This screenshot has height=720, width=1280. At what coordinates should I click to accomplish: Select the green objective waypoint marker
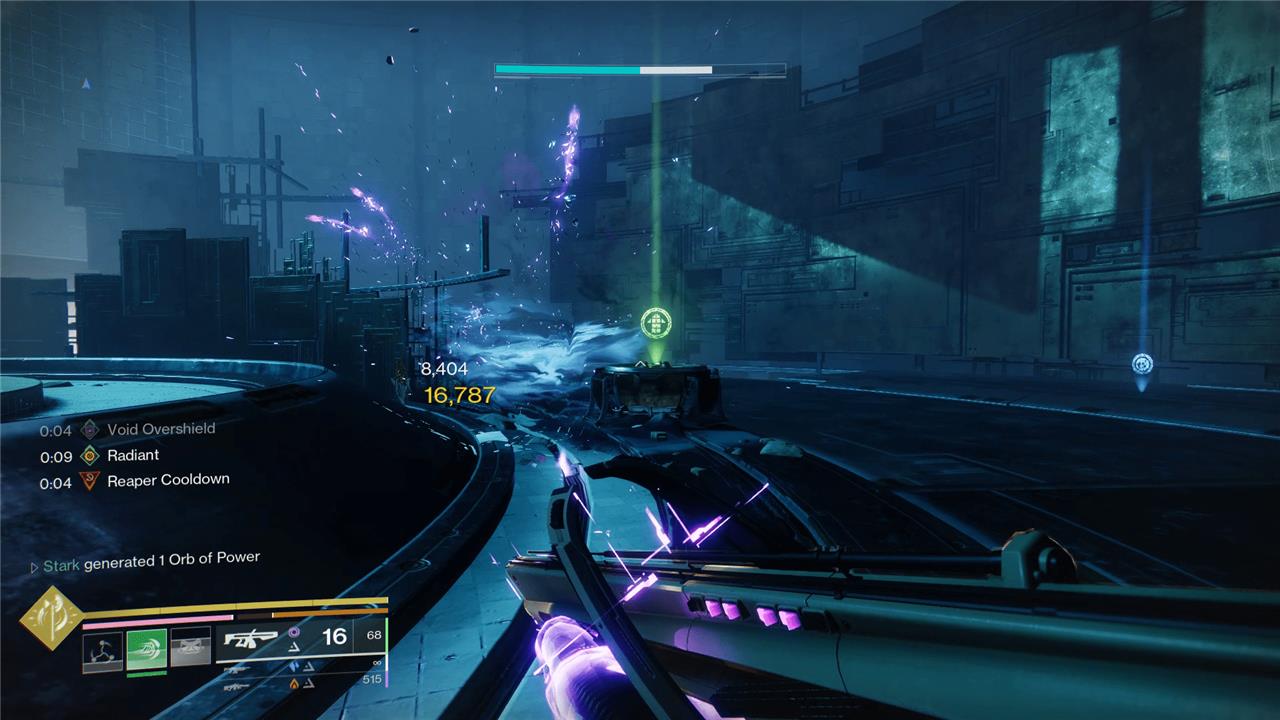656,323
